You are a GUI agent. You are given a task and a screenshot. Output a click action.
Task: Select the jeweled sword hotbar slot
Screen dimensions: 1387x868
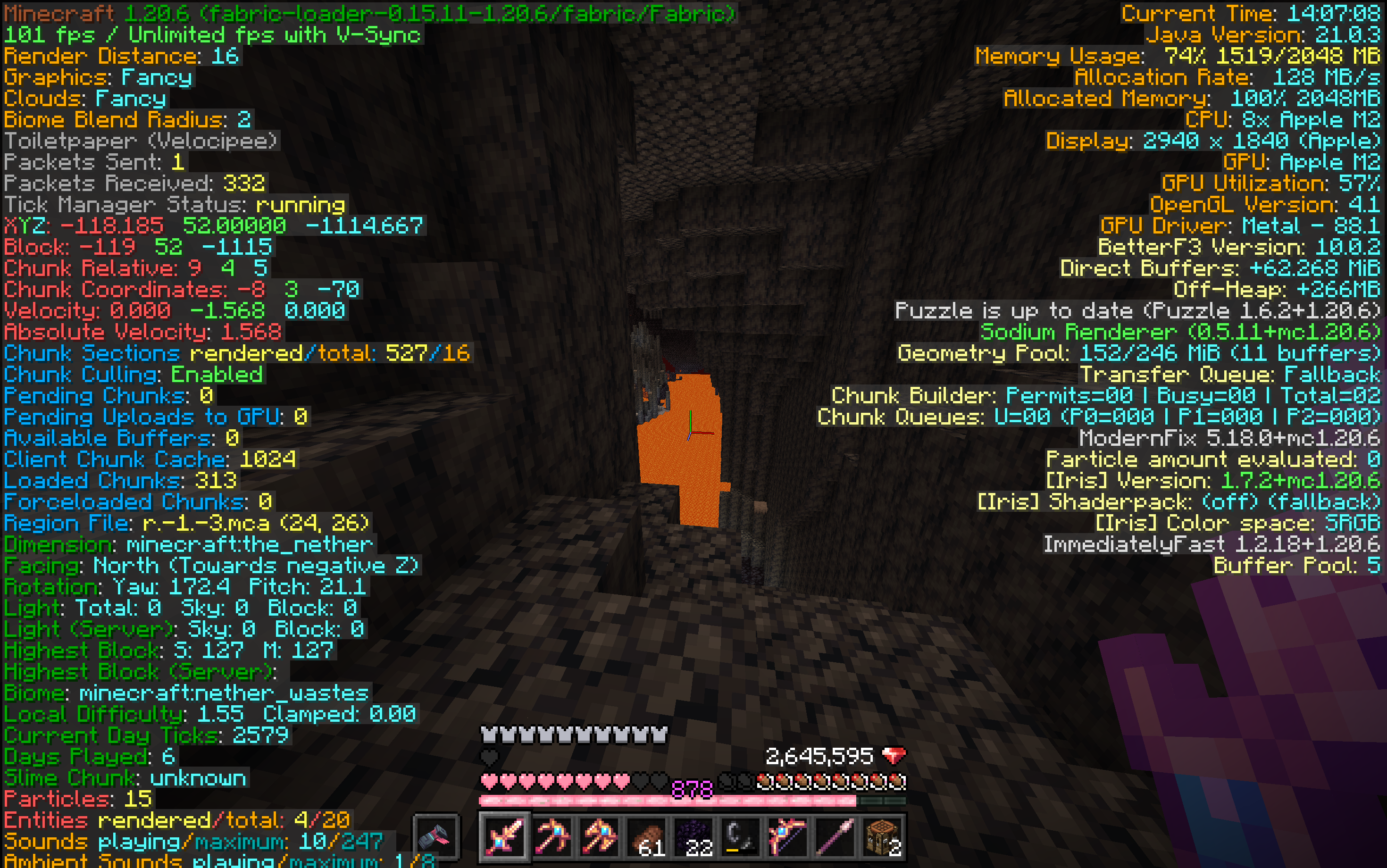coord(504,837)
